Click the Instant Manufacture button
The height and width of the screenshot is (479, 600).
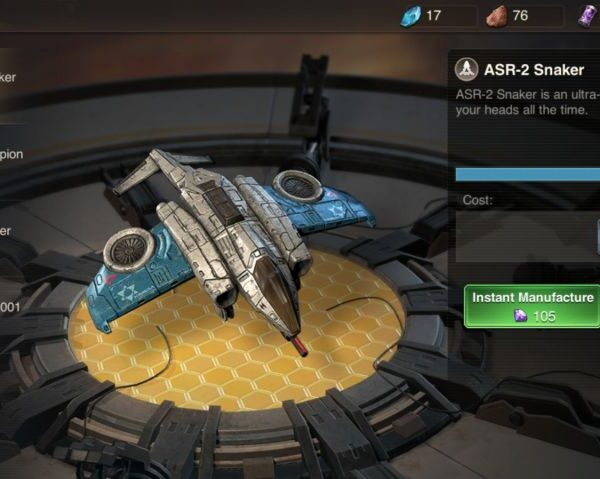point(533,307)
